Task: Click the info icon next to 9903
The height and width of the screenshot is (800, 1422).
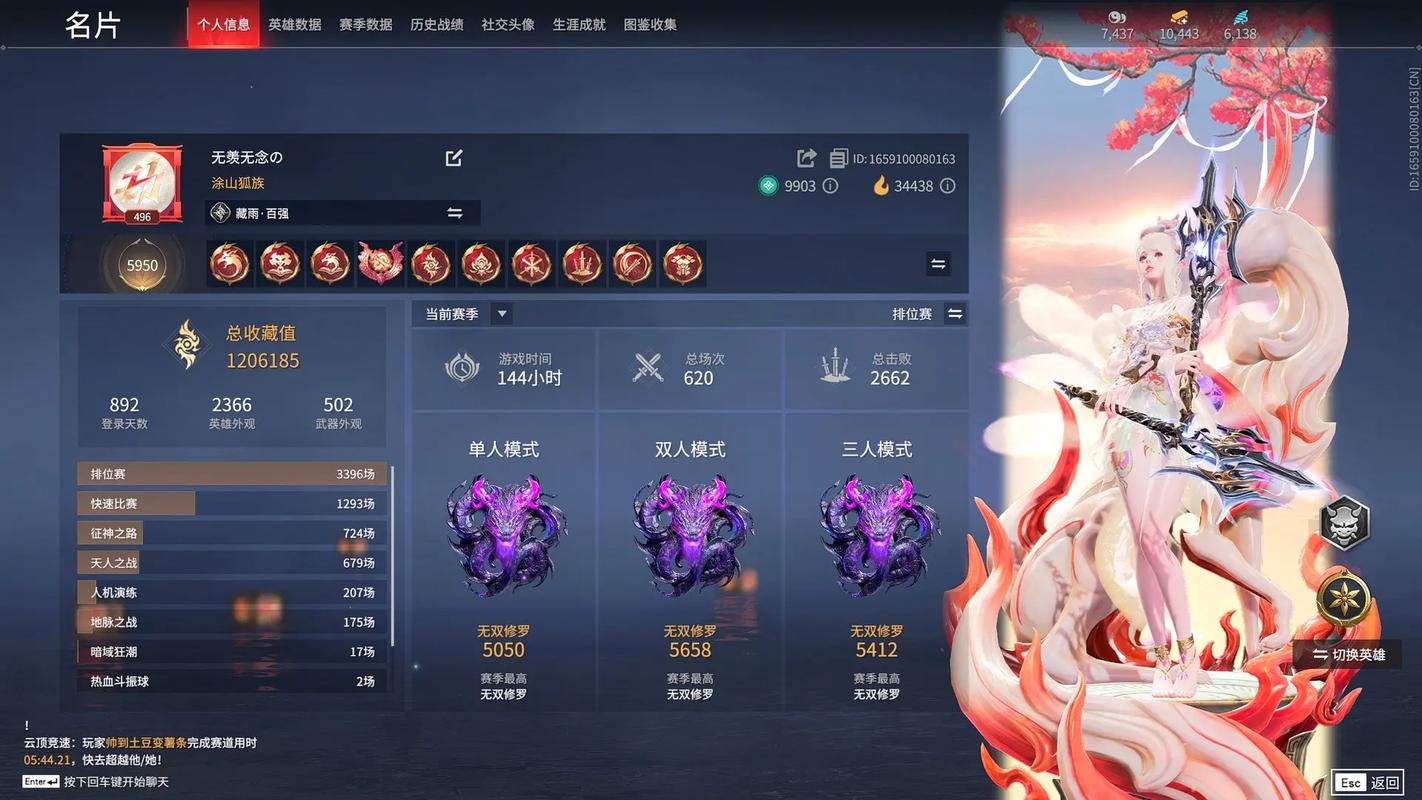Action: pos(829,186)
